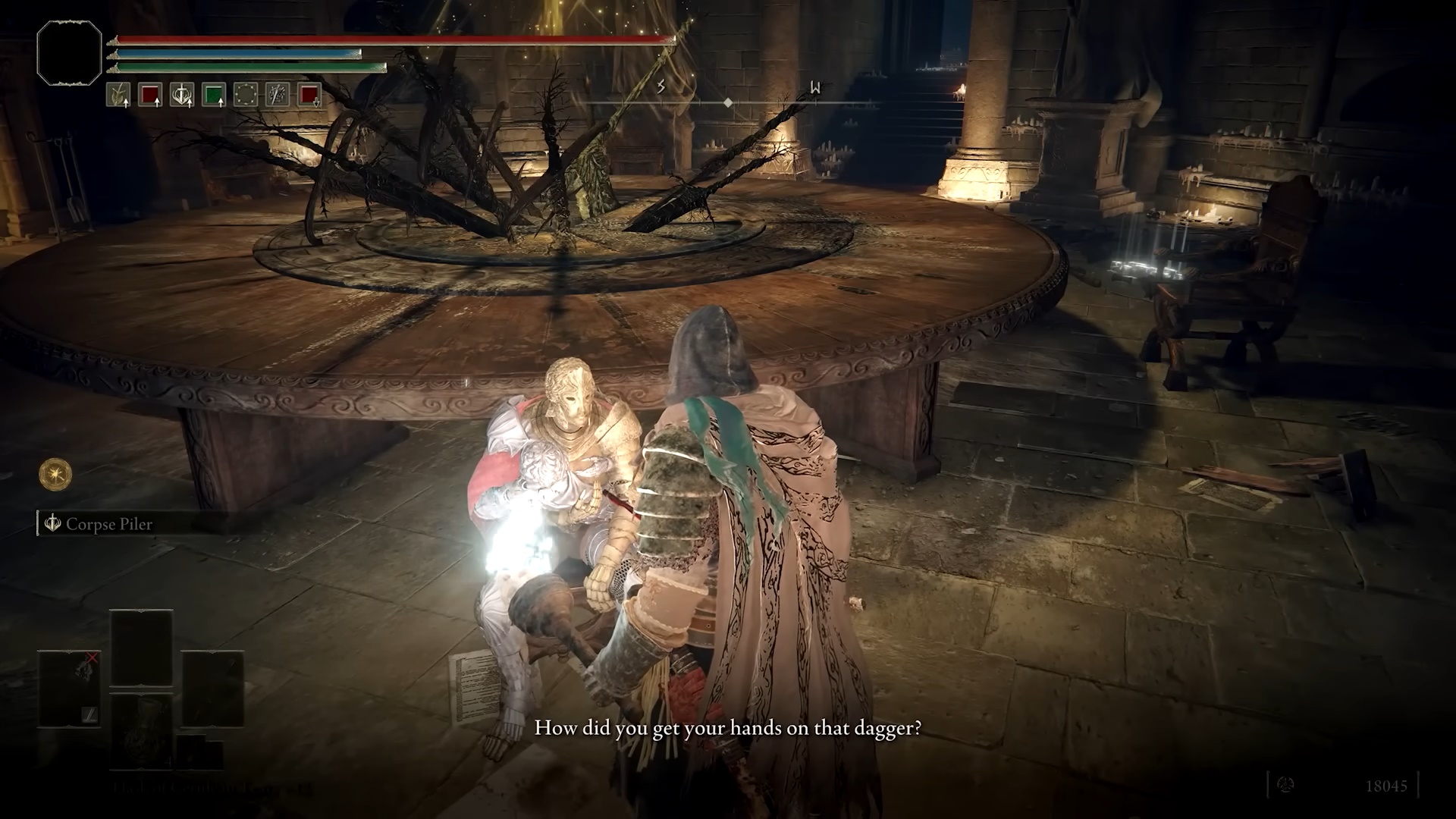The image size is (1456, 819).
Task: Select the green square buff icon
Action: [214, 95]
